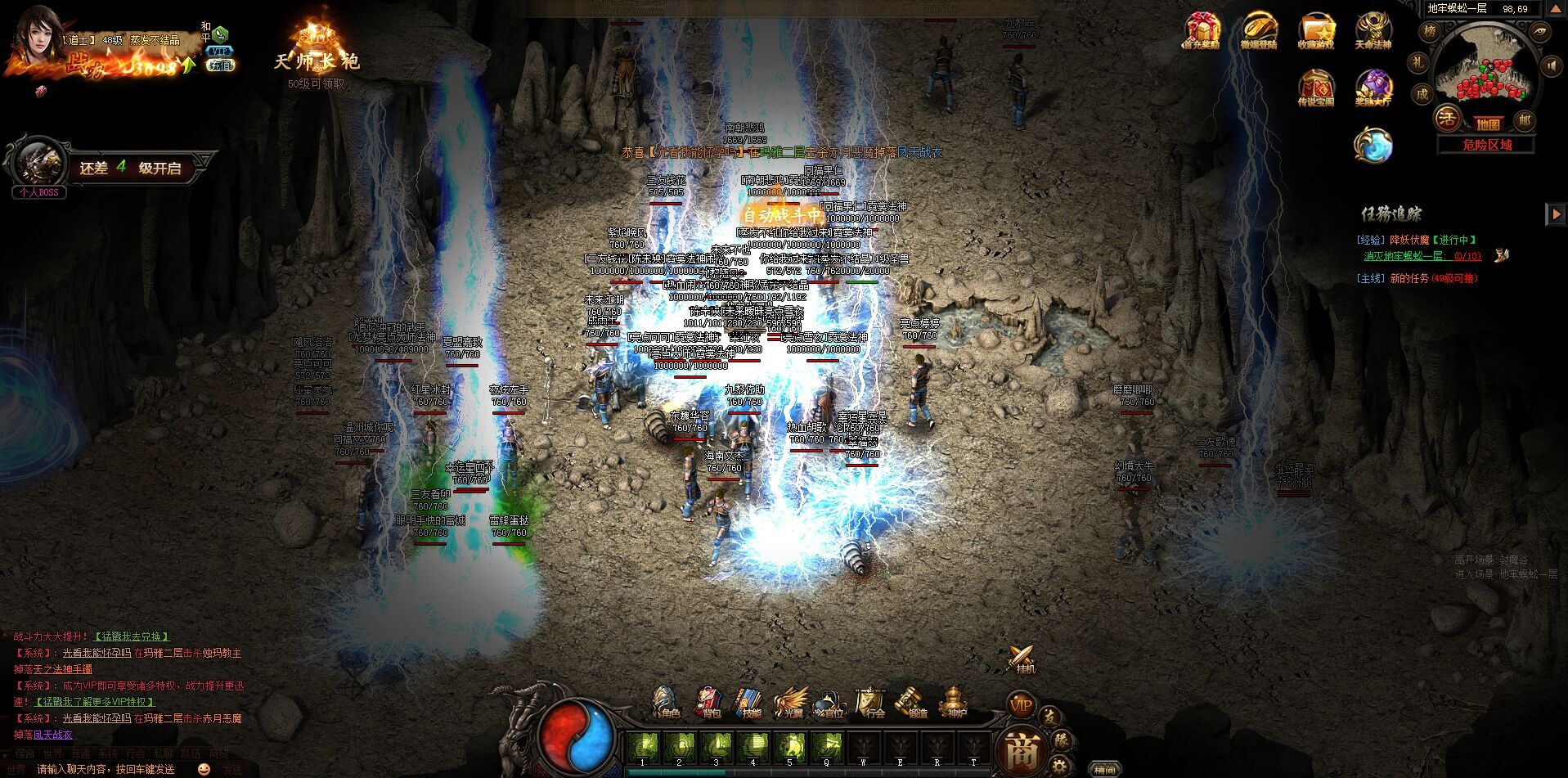This screenshot has width=1568, height=778.
Task: Open the gear settings button
Action: click(1060, 767)
